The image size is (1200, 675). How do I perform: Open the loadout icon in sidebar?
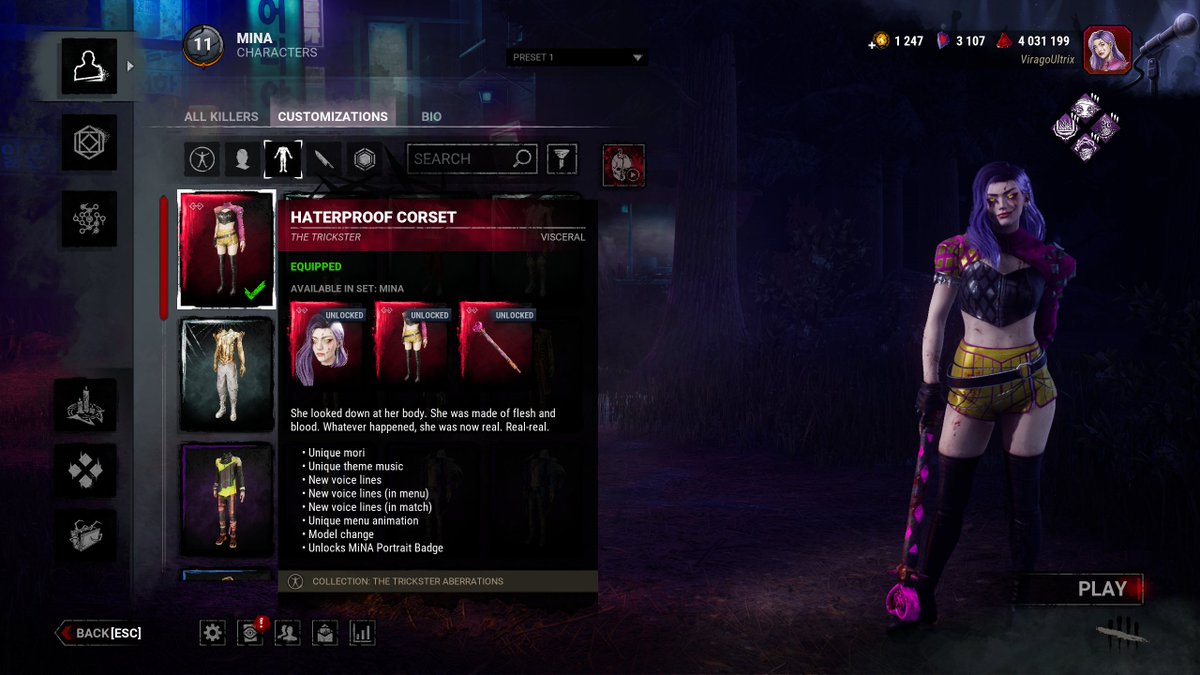coord(89,143)
